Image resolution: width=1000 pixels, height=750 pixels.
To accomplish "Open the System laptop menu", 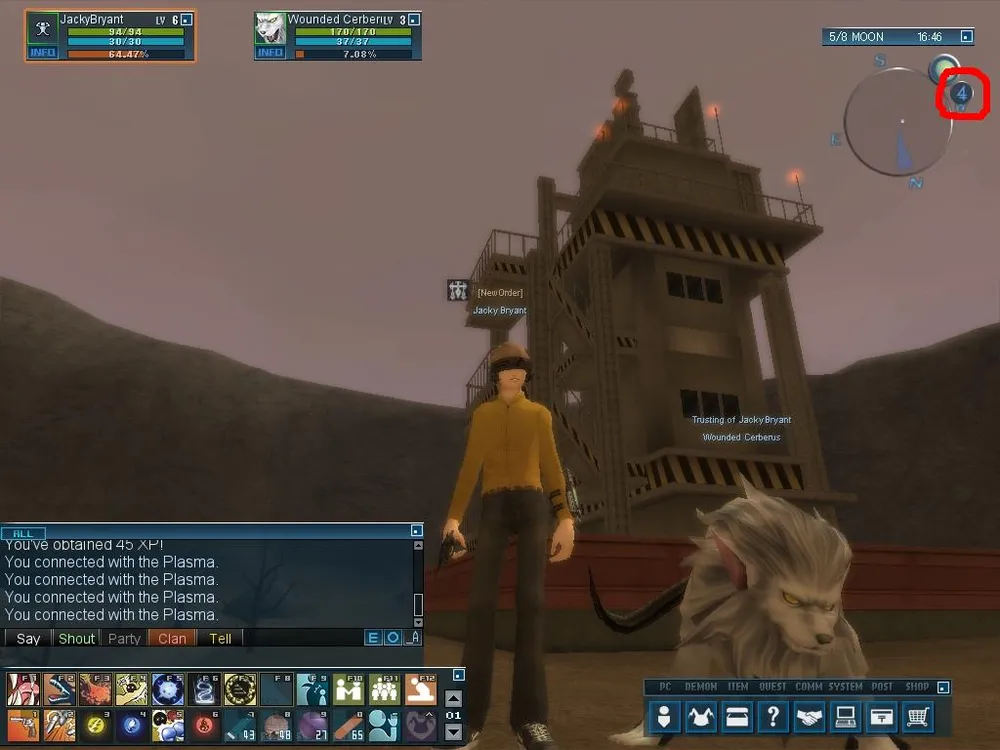I will click(x=845, y=716).
